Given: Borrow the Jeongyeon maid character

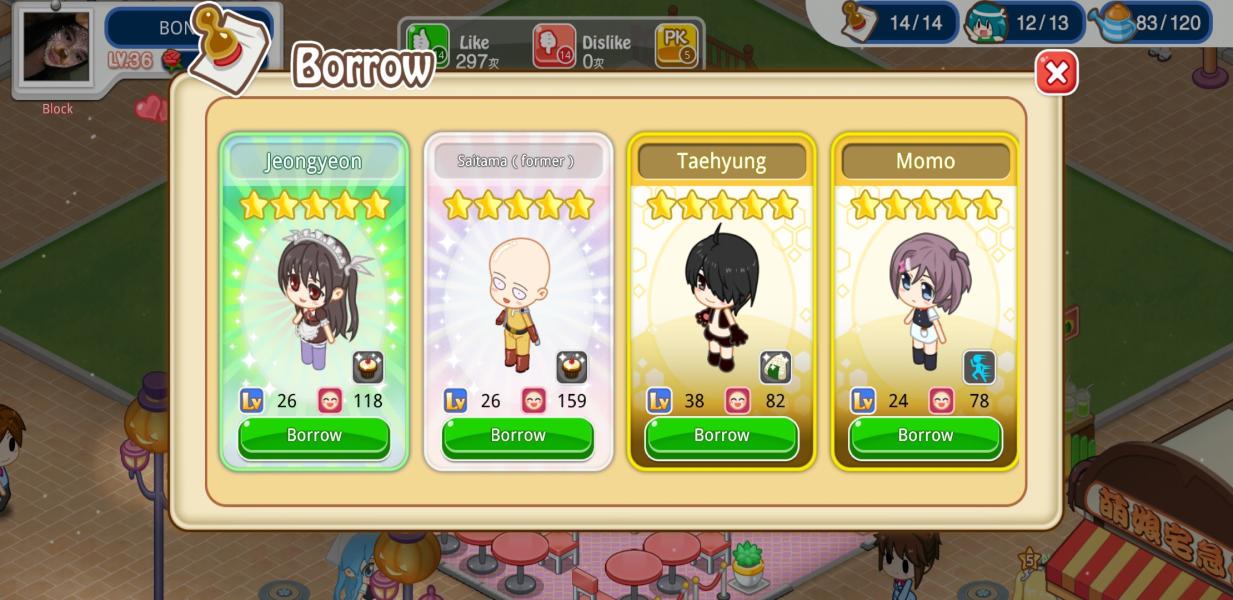Looking at the screenshot, I should 314,436.
